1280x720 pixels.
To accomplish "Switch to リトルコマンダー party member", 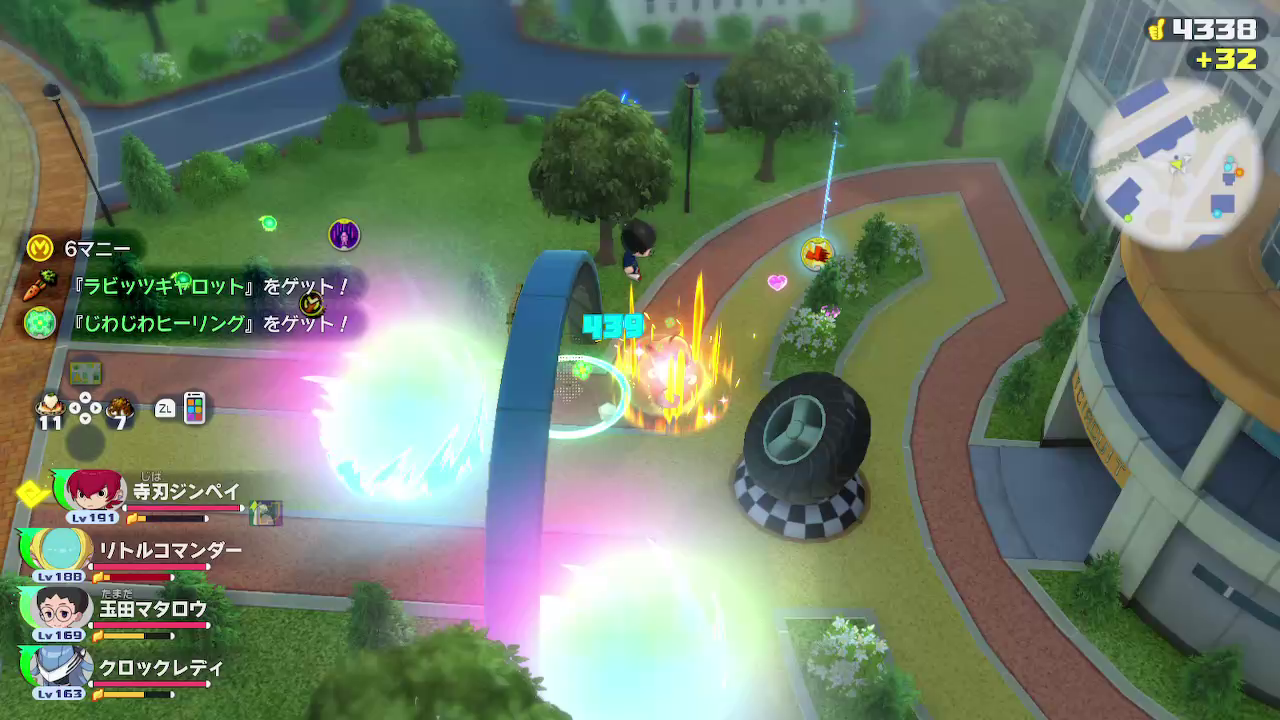I will click(62, 548).
